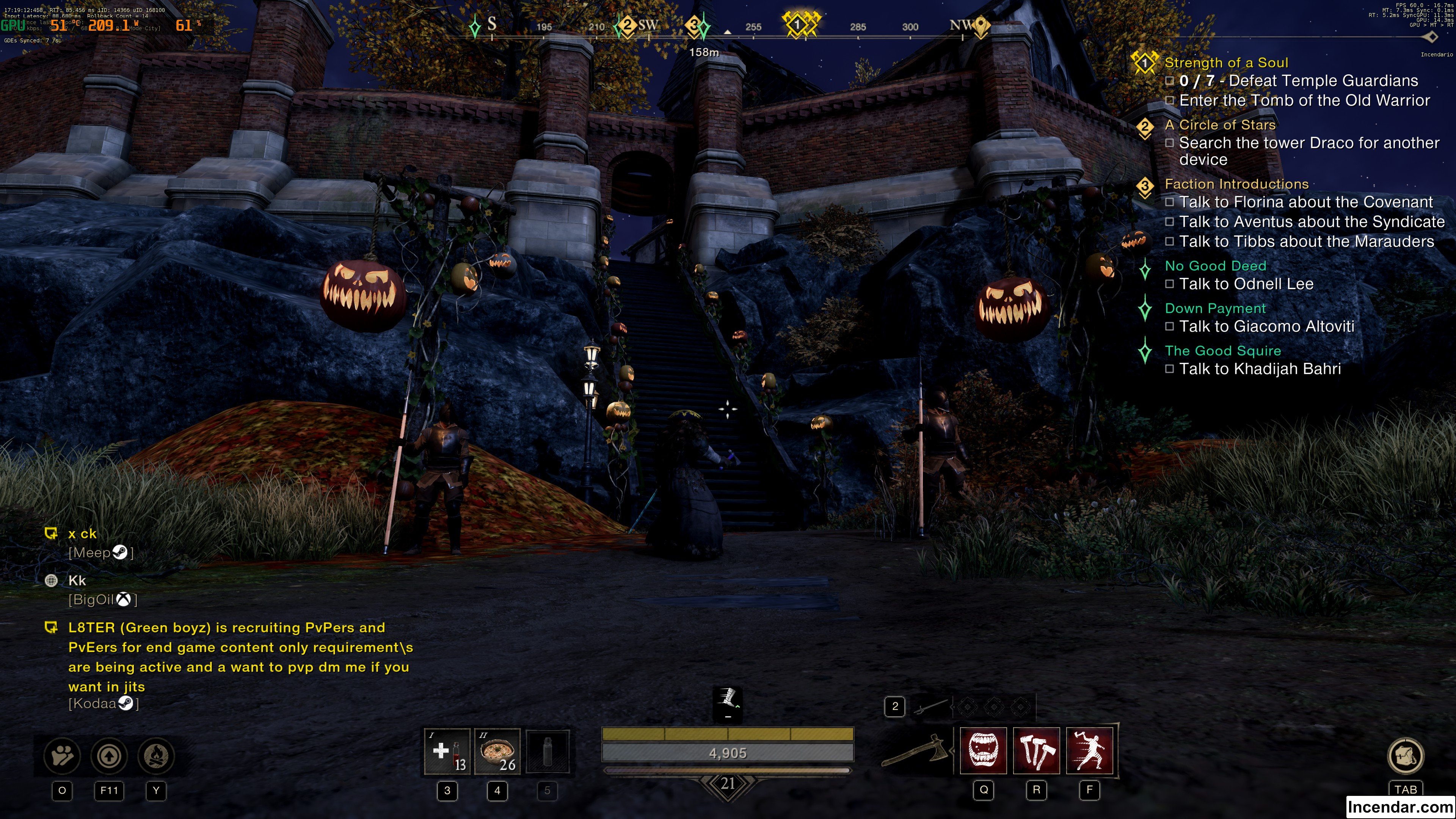Select the Faction Introductions quest
Image resolution: width=1456 pixels, height=819 pixels.
click(x=1236, y=184)
